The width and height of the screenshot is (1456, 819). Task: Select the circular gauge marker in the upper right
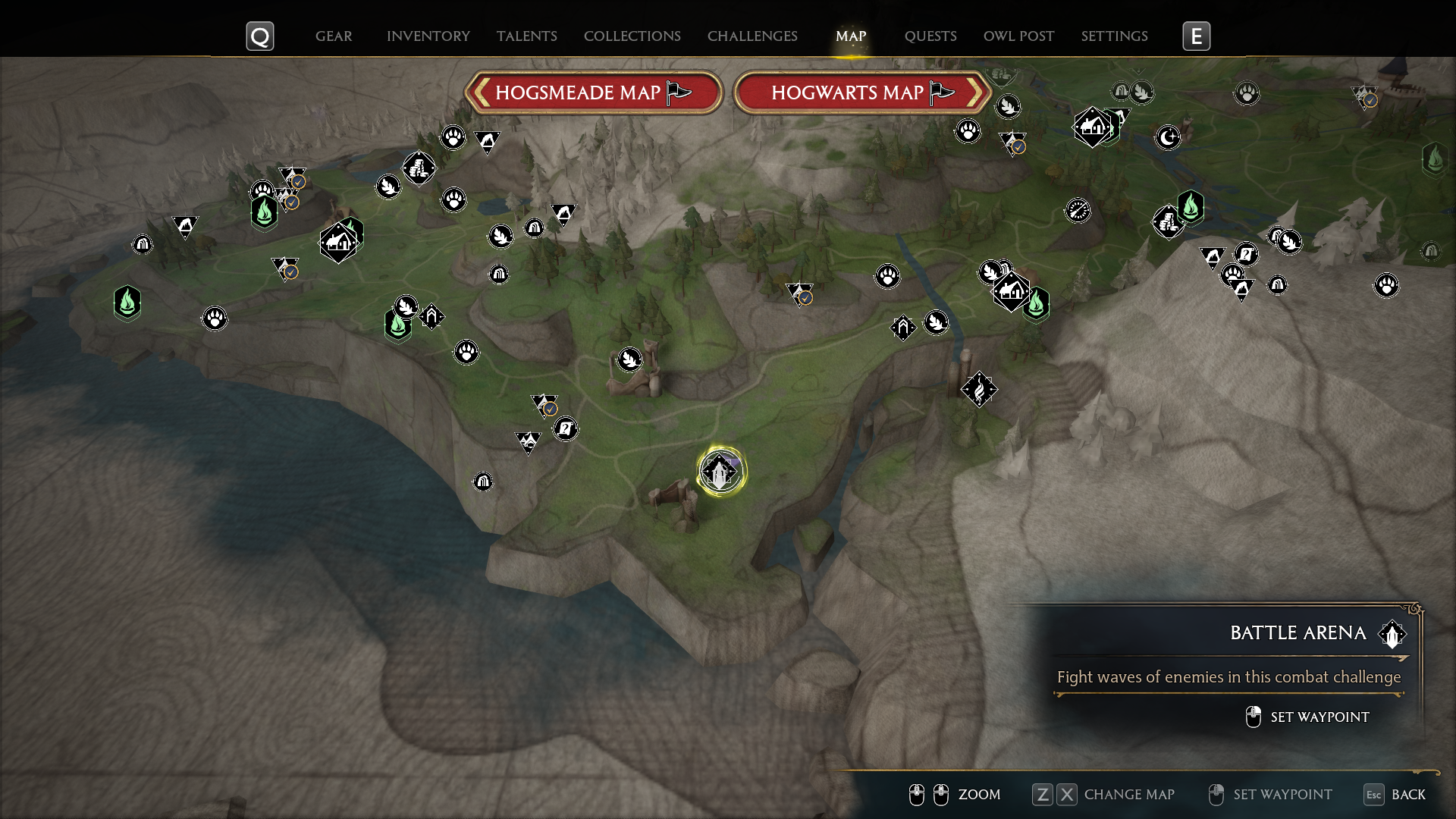coord(1079,211)
